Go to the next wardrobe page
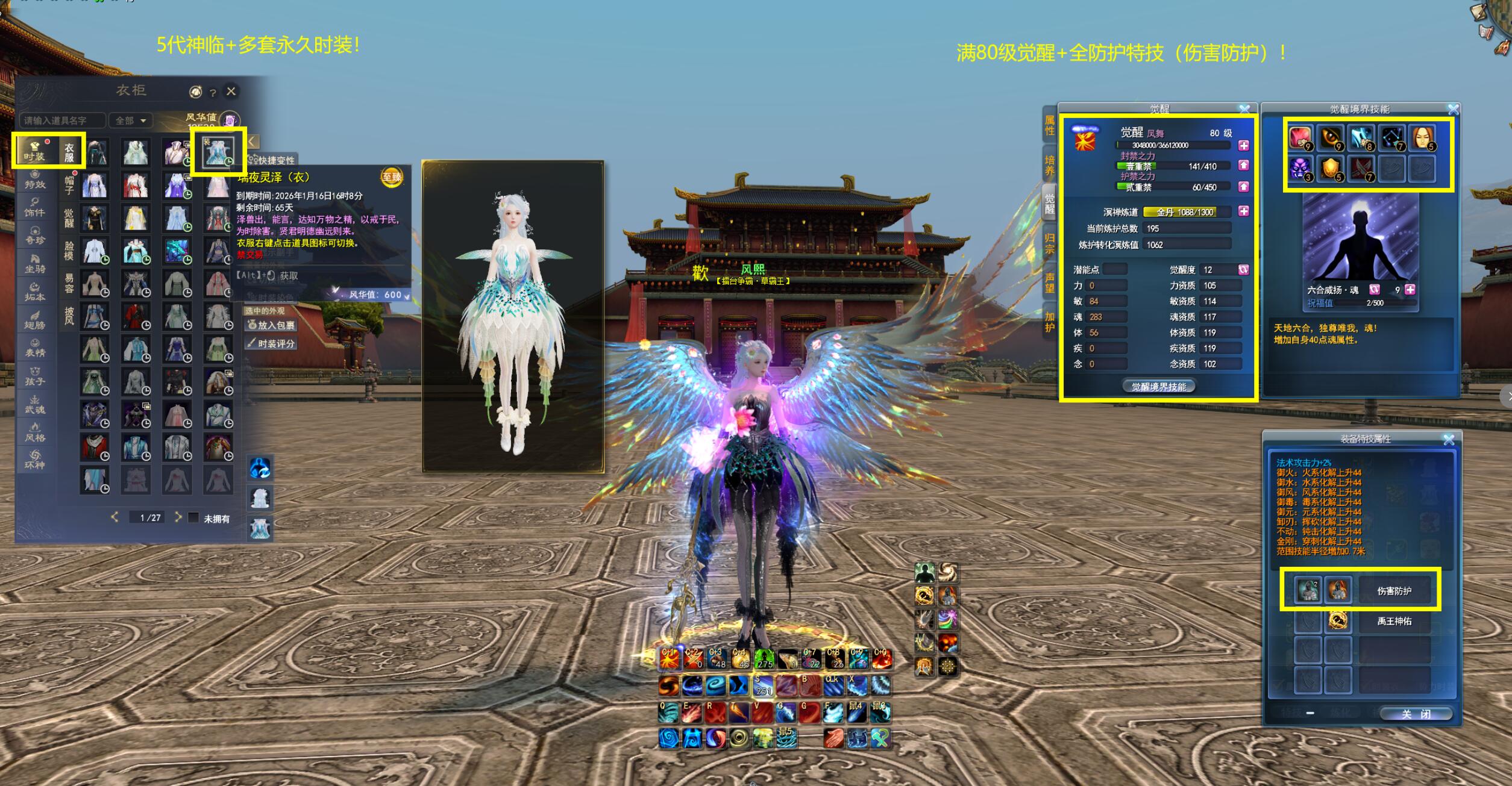 [x=178, y=517]
